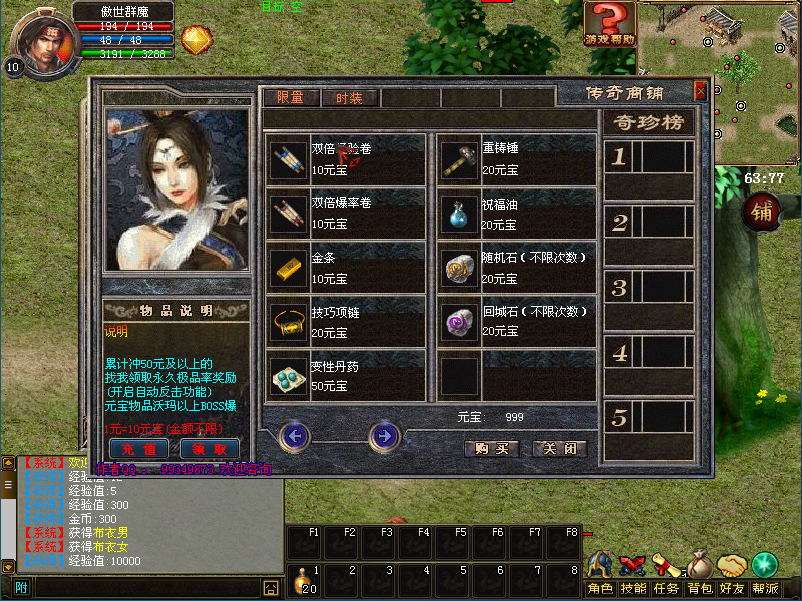
Task: Click the 关闭 (close) button
Action: 559,449
